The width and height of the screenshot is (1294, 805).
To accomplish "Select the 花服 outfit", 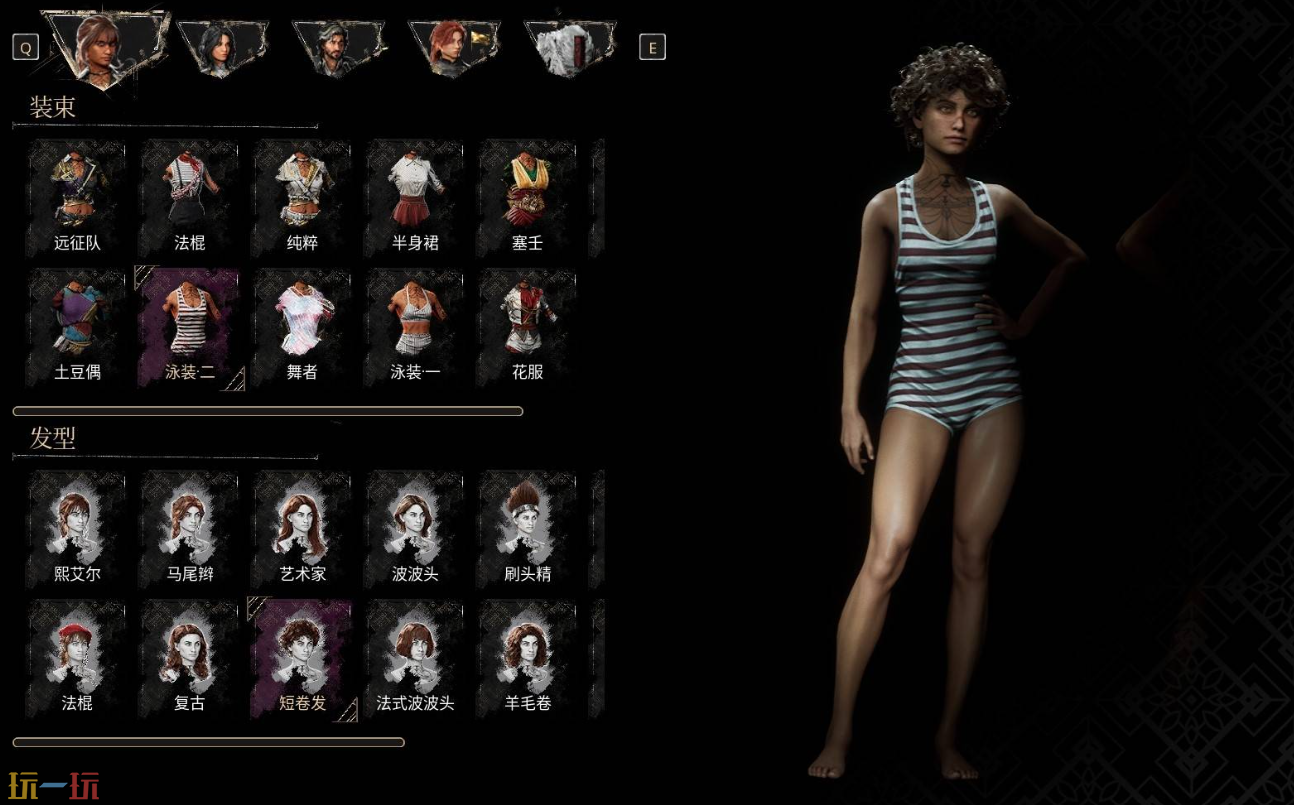I will (527, 327).
